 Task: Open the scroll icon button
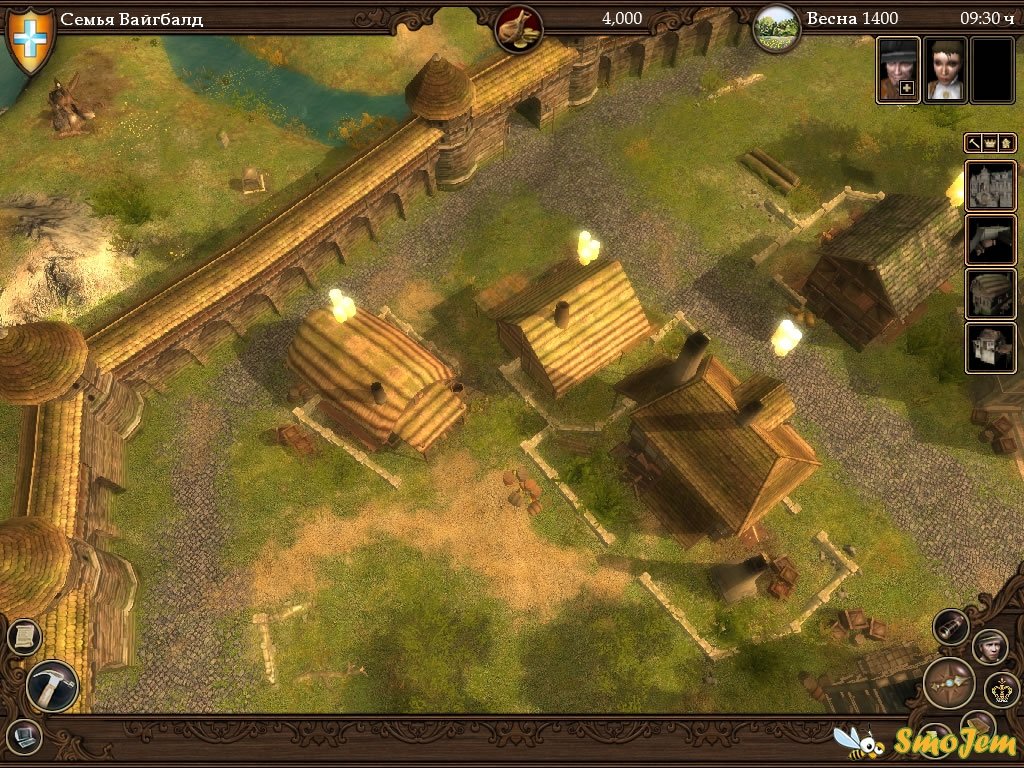23,637
